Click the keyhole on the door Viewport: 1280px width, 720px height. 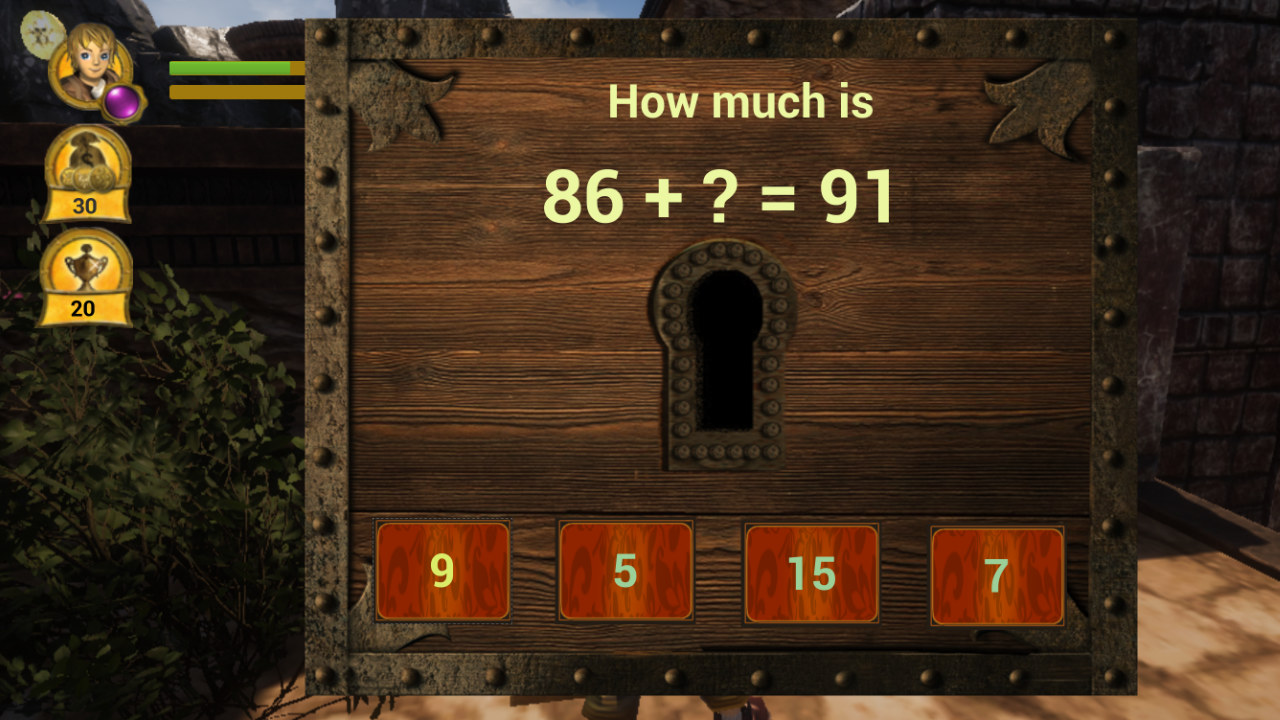[724, 352]
